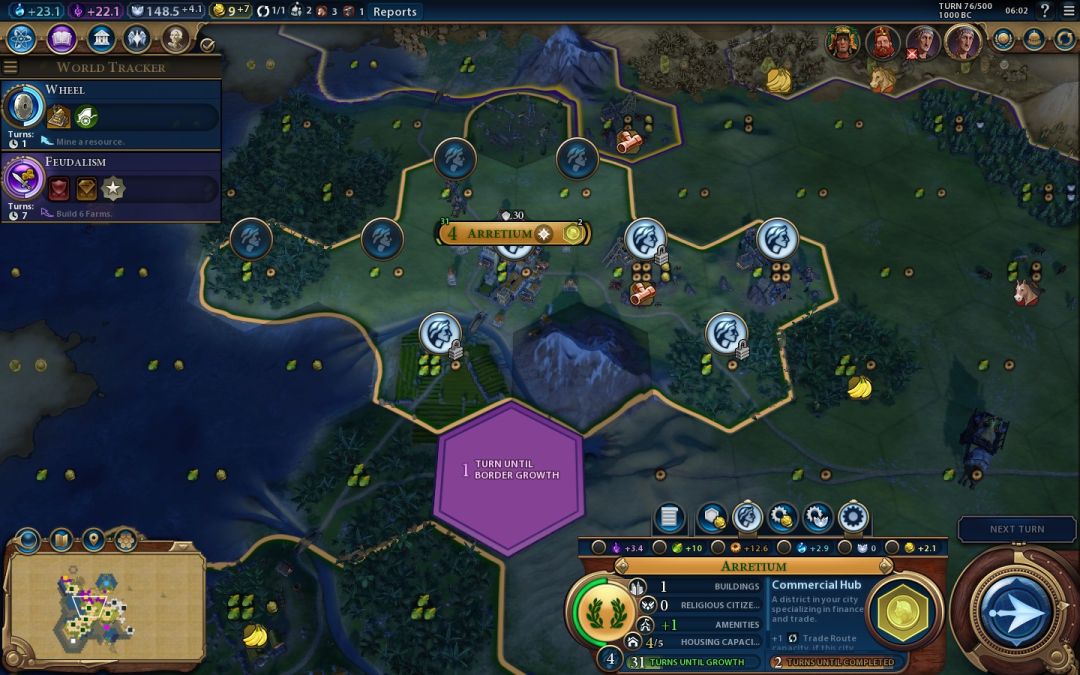Open the technology tree atom icon
Viewport: 1080px width, 675px height.
22,39
